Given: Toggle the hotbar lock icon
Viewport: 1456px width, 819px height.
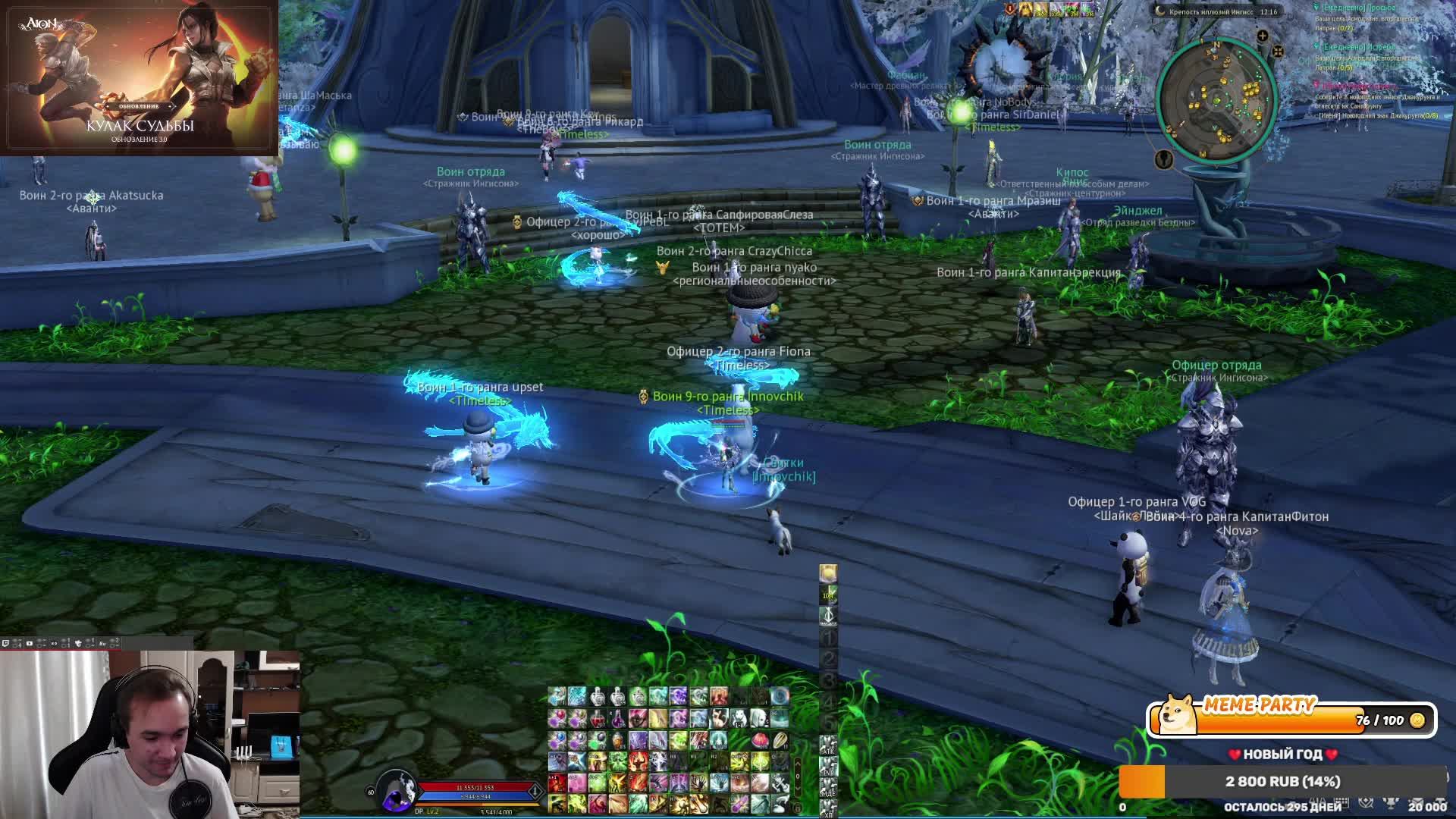Looking at the screenshot, I should pos(797,808).
